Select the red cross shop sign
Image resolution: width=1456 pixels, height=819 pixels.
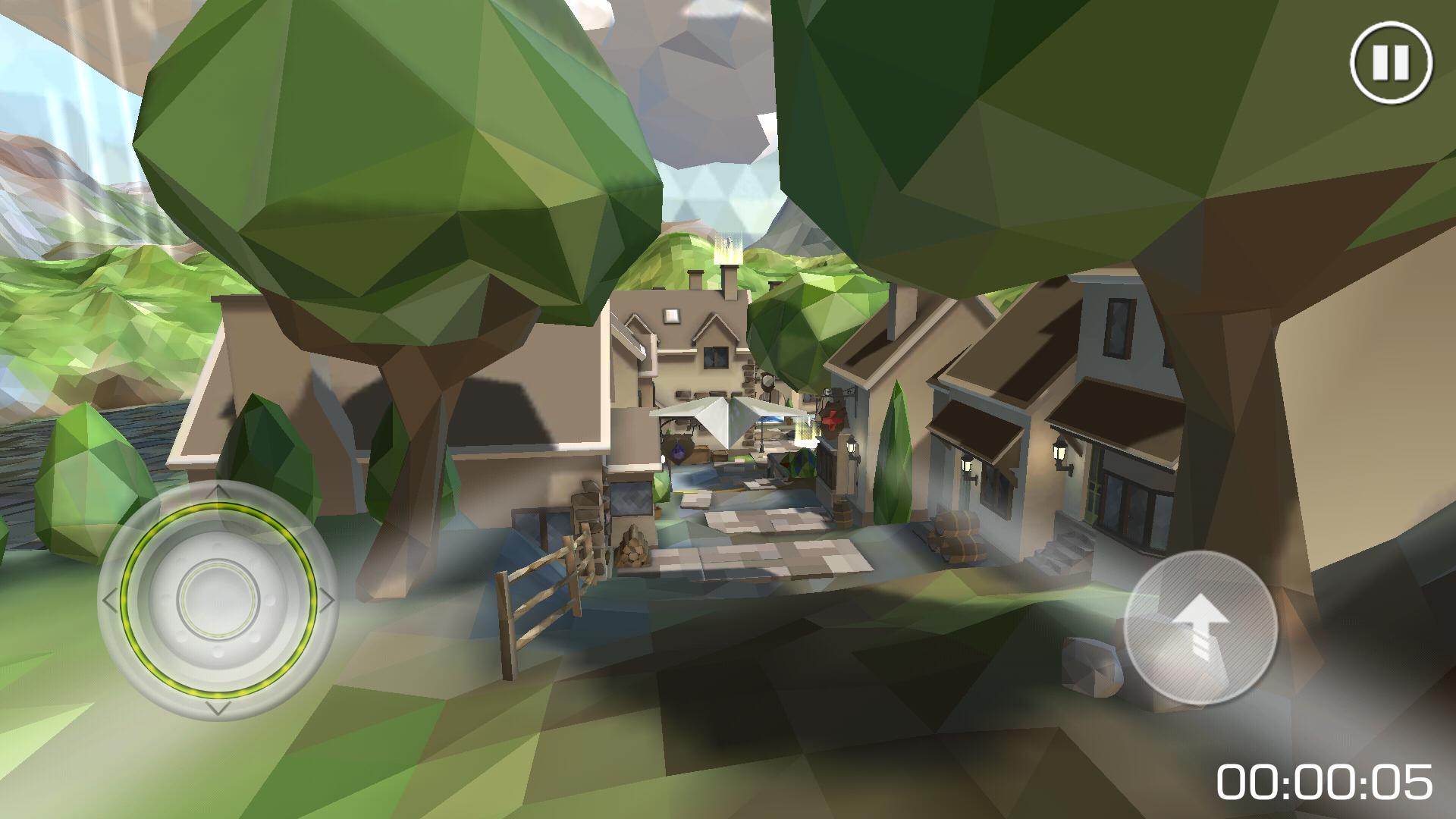832,420
